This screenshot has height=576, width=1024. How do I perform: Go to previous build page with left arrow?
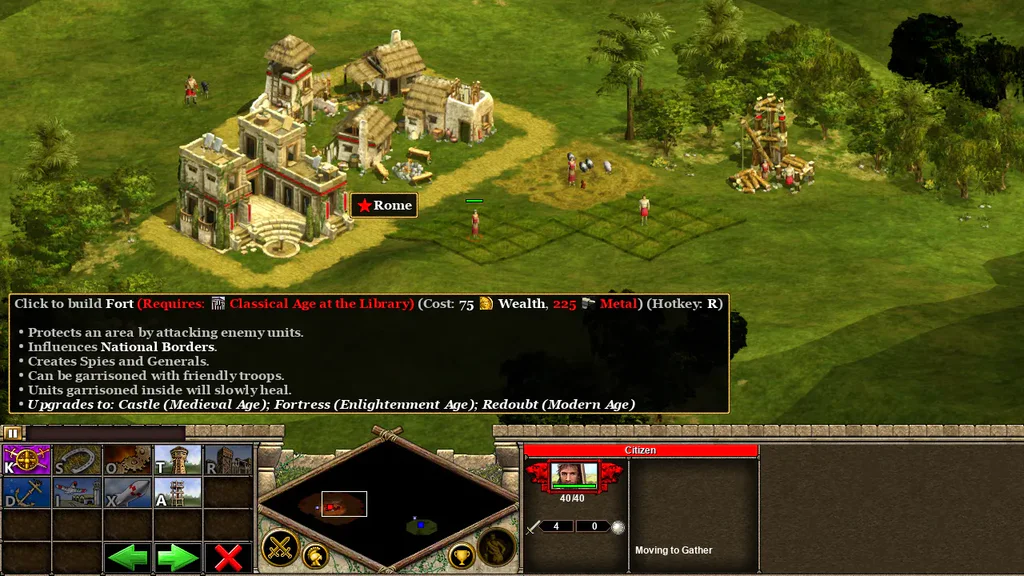[127, 557]
